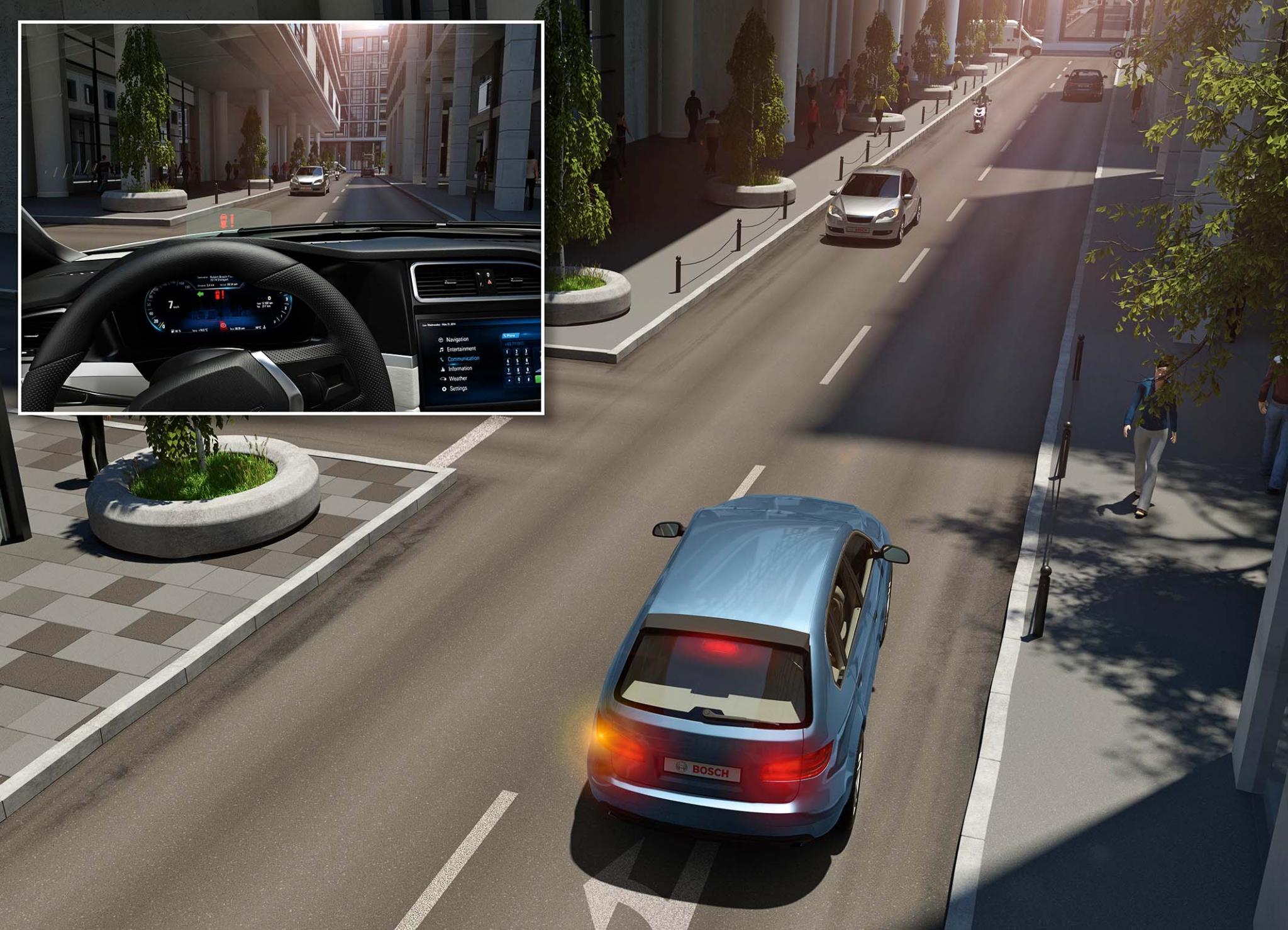1288x930 pixels.
Task: Open the Information menu entry
Action: 460,369
